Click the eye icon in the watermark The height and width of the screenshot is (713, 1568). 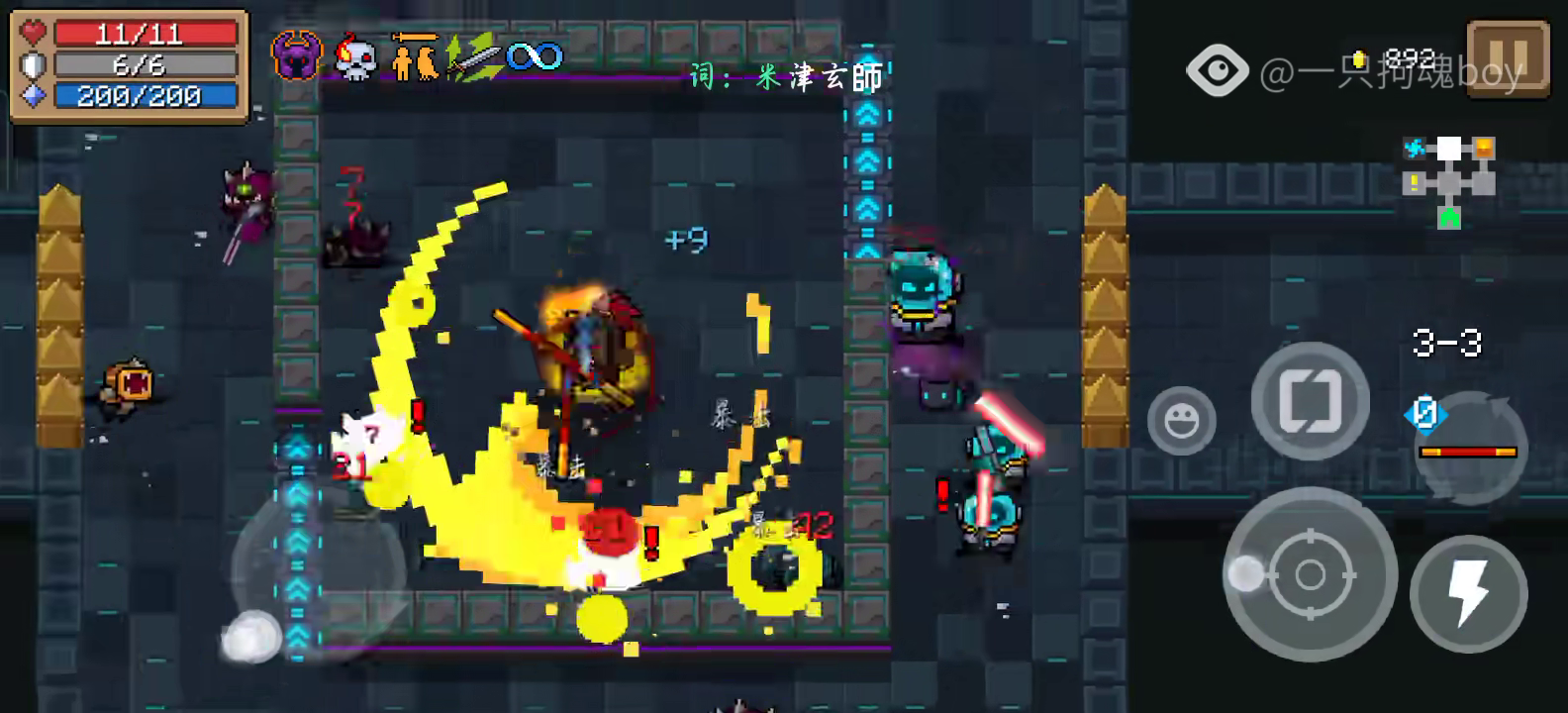pyautogui.click(x=1217, y=70)
